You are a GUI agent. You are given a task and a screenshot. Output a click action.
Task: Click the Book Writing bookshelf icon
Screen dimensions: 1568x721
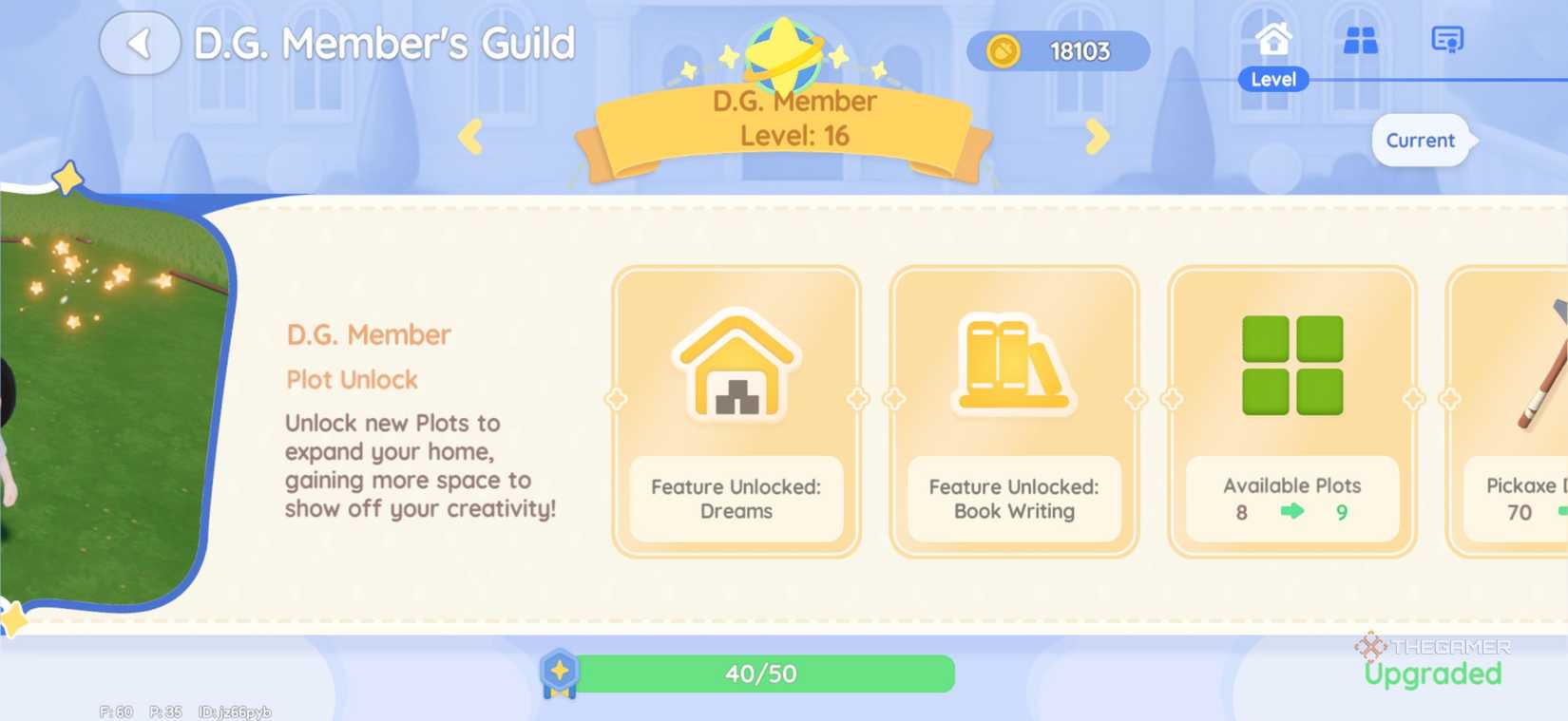[x=1013, y=366]
